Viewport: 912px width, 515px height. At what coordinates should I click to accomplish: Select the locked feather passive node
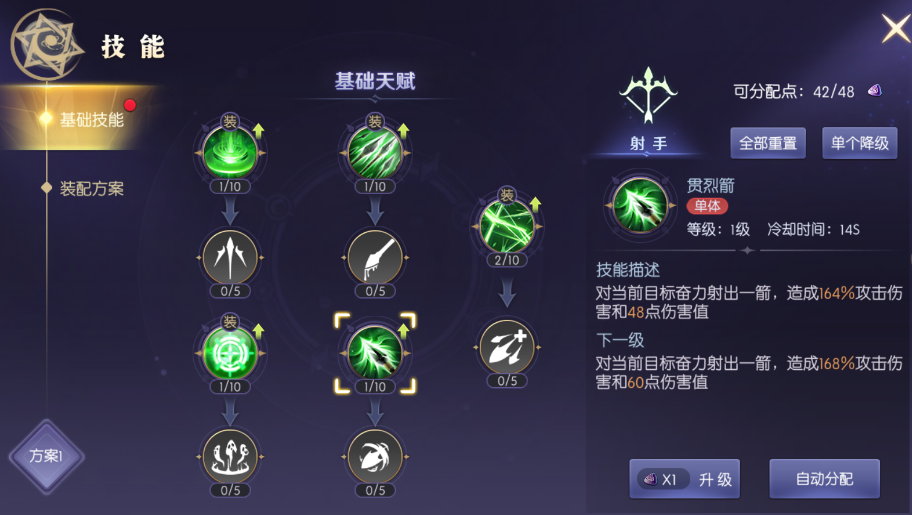[375, 257]
